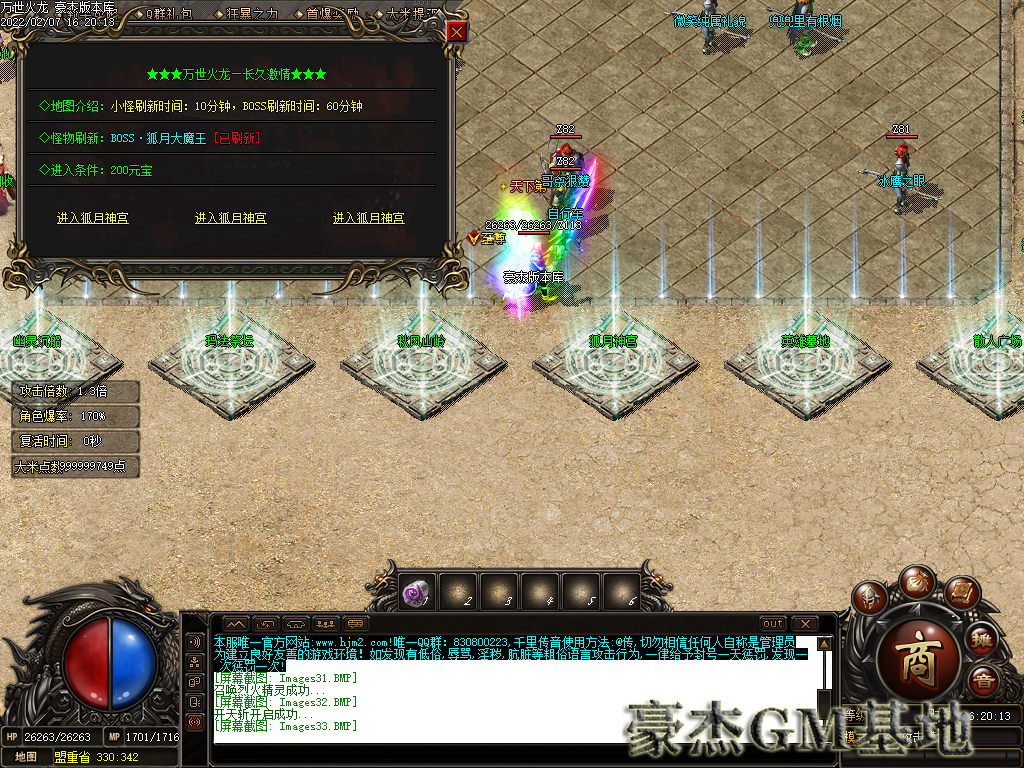Click the three-people group icon above chat

pos(325,624)
